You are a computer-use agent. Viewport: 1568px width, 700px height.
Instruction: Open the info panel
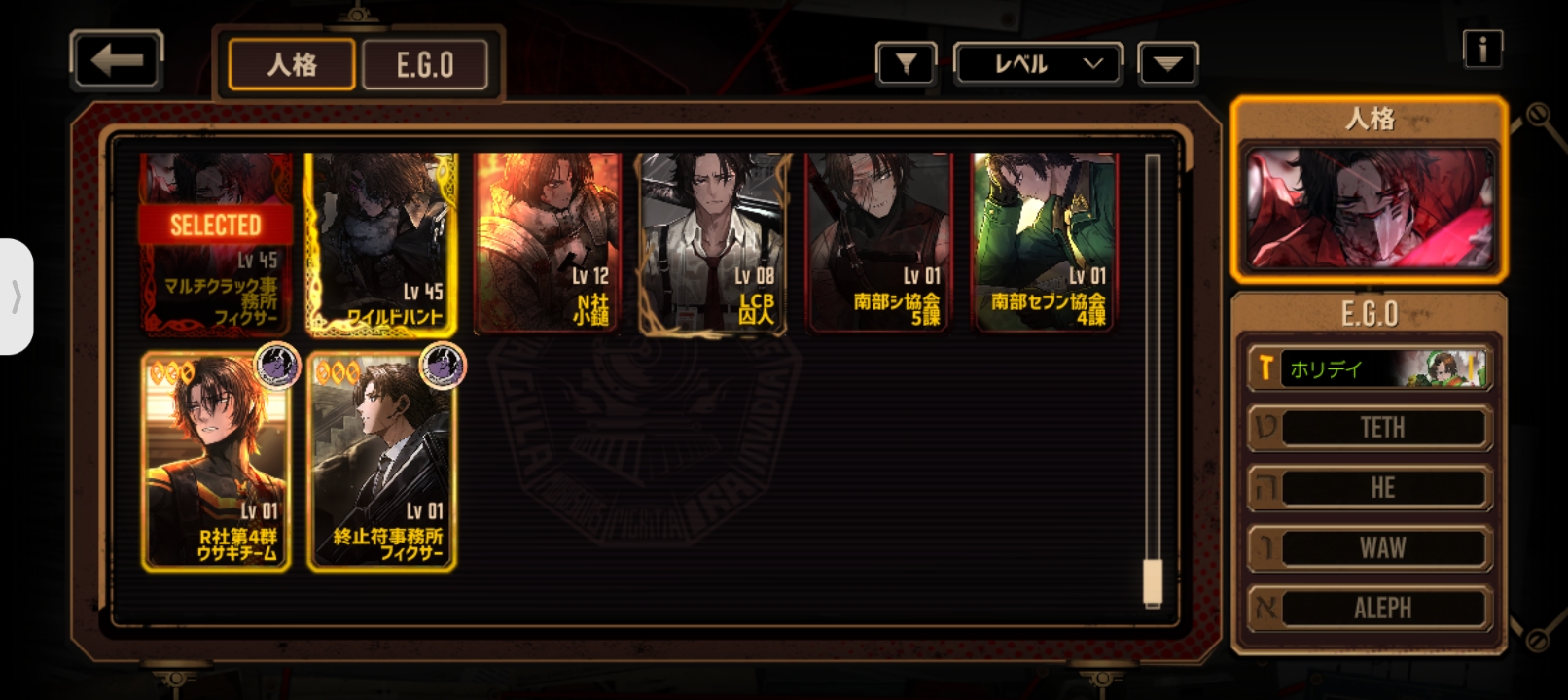coord(1482,49)
